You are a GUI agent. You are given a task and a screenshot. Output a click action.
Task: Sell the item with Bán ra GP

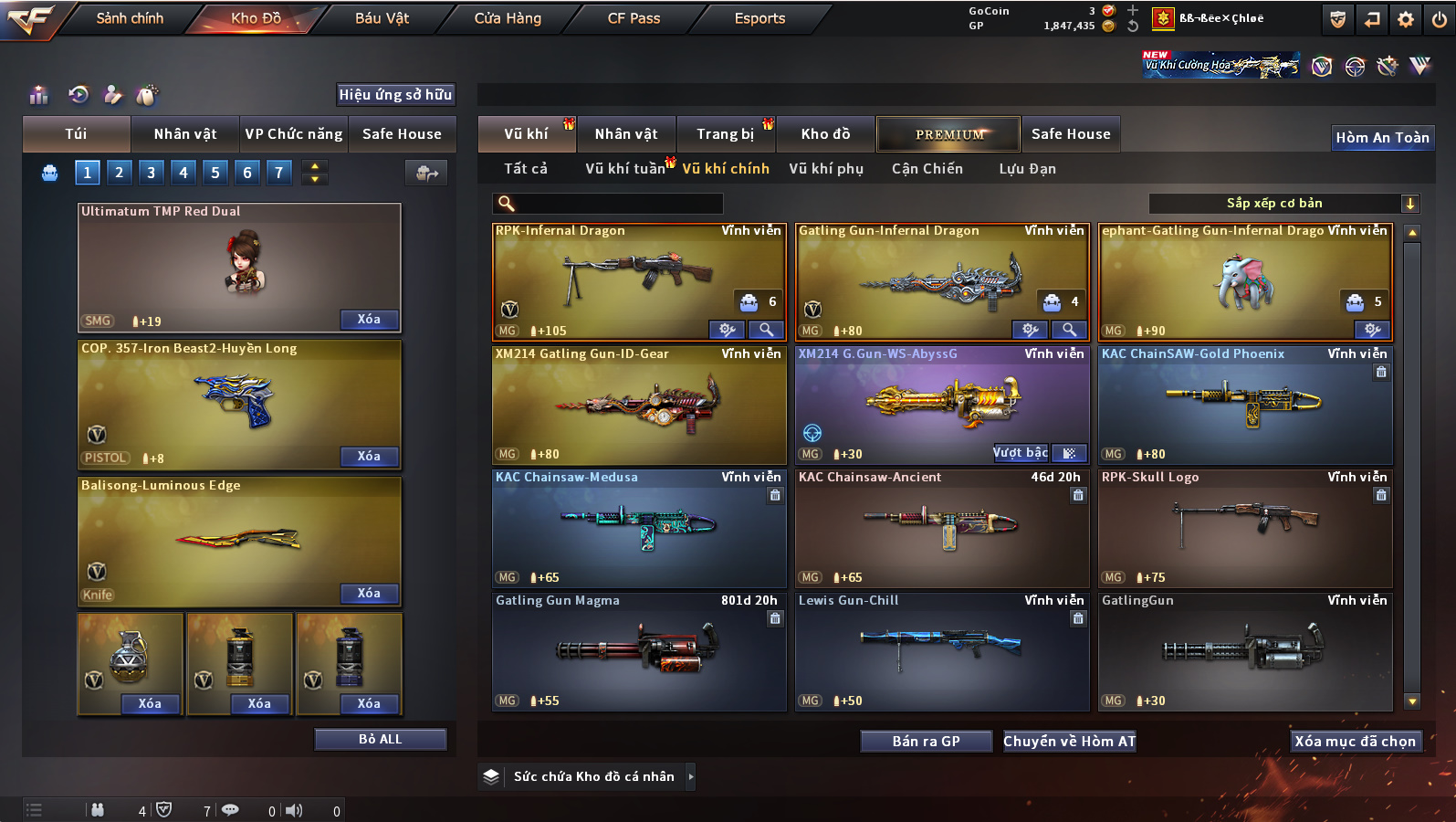[926, 741]
